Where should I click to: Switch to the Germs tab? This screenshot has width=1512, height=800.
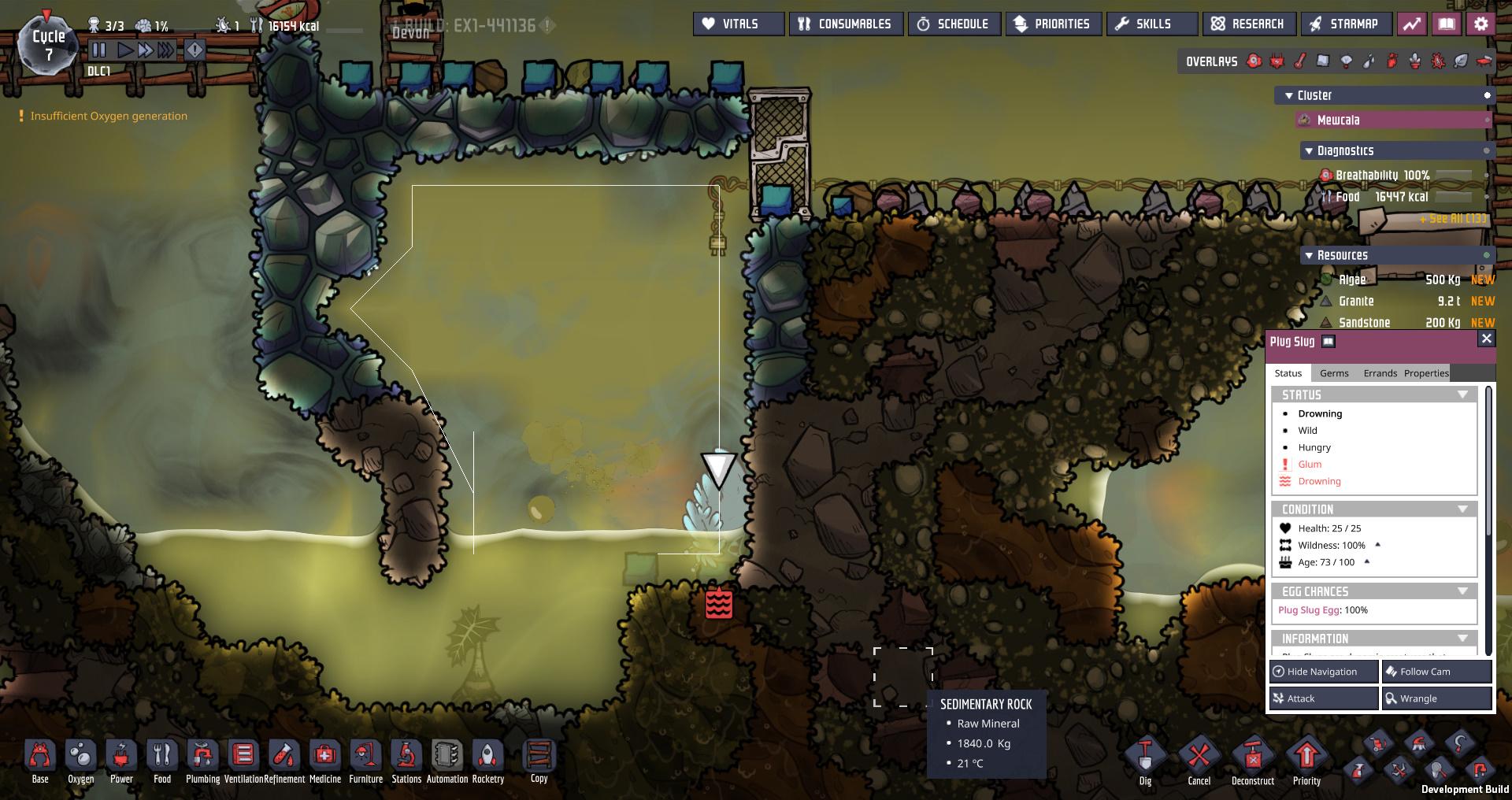(x=1334, y=373)
